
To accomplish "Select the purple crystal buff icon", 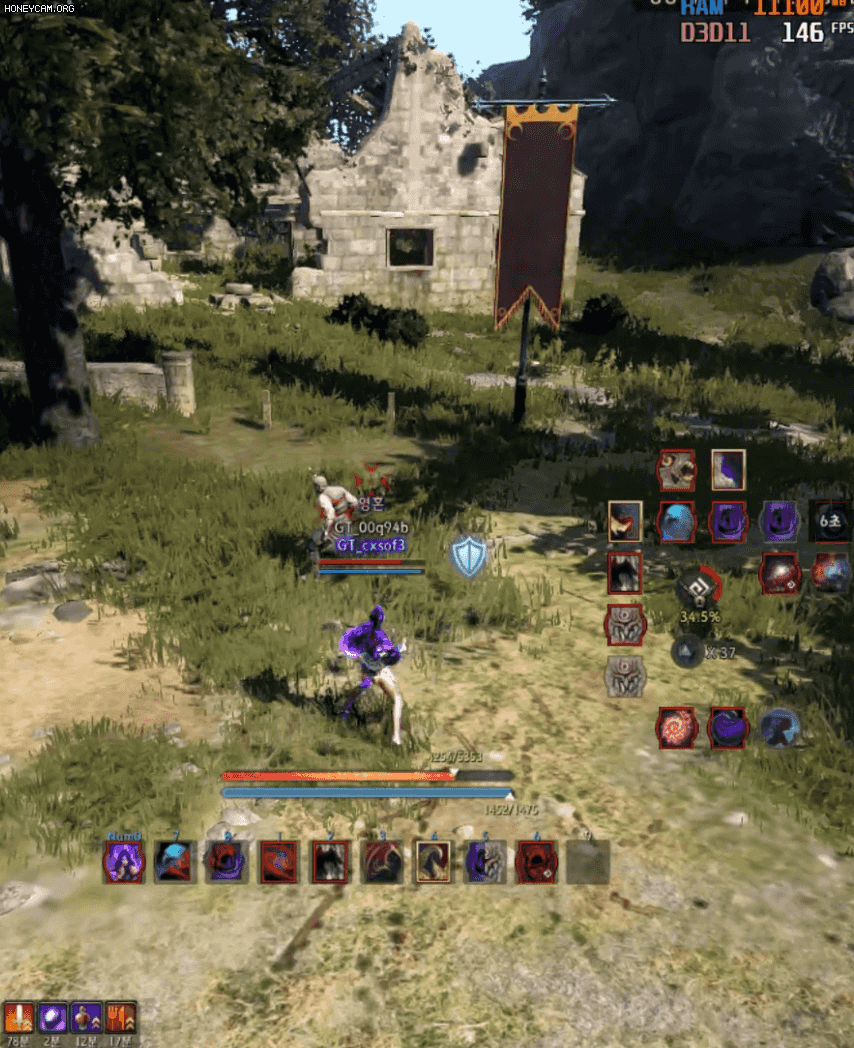I will (x=53, y=1018).
